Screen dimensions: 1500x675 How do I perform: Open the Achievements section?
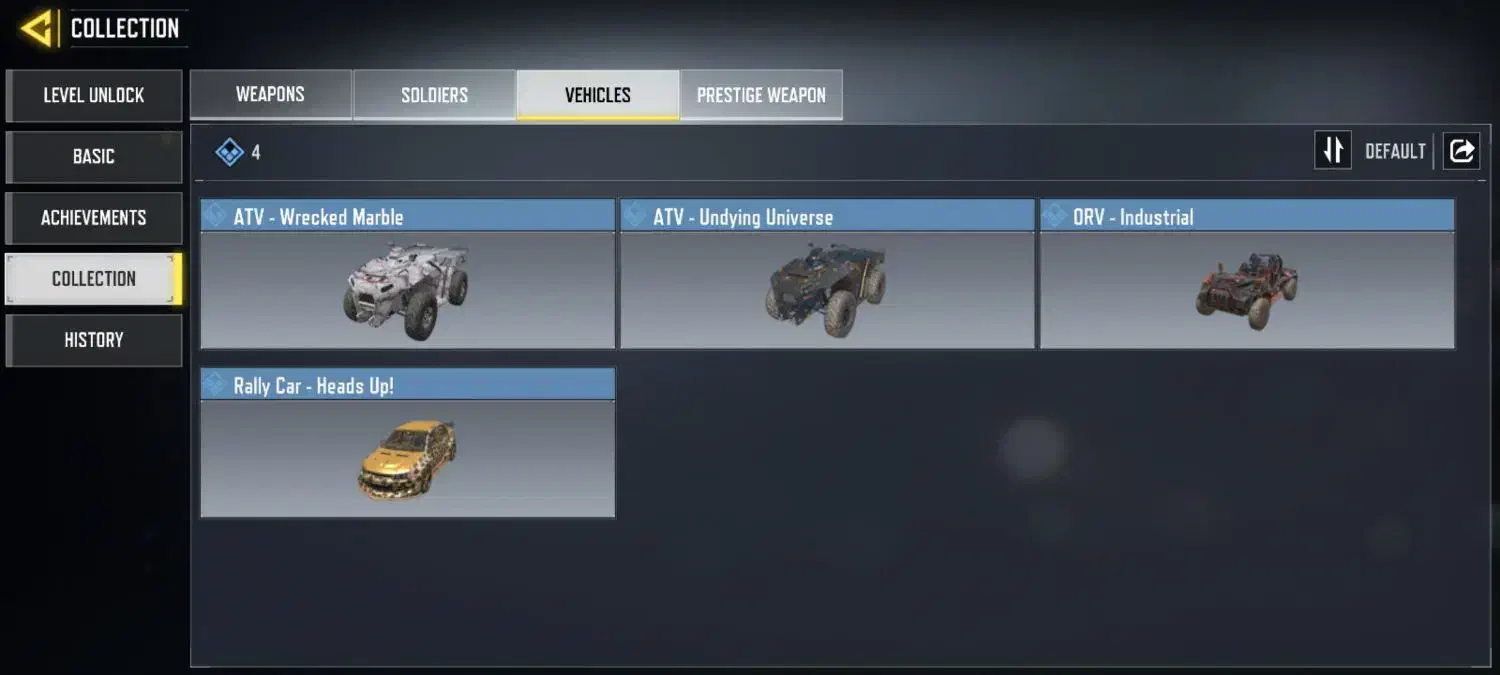[x=93, y=218]
